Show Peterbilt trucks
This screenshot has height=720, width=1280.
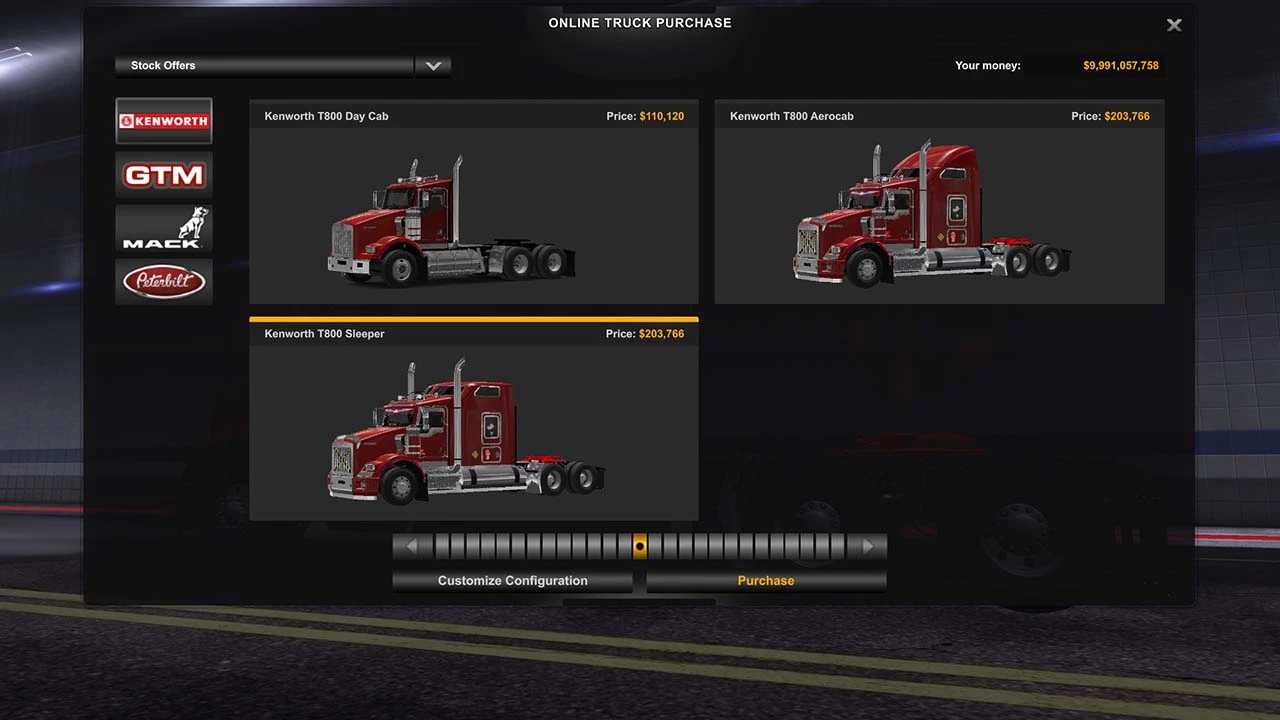pyautogui.click(x=164, y=282)
